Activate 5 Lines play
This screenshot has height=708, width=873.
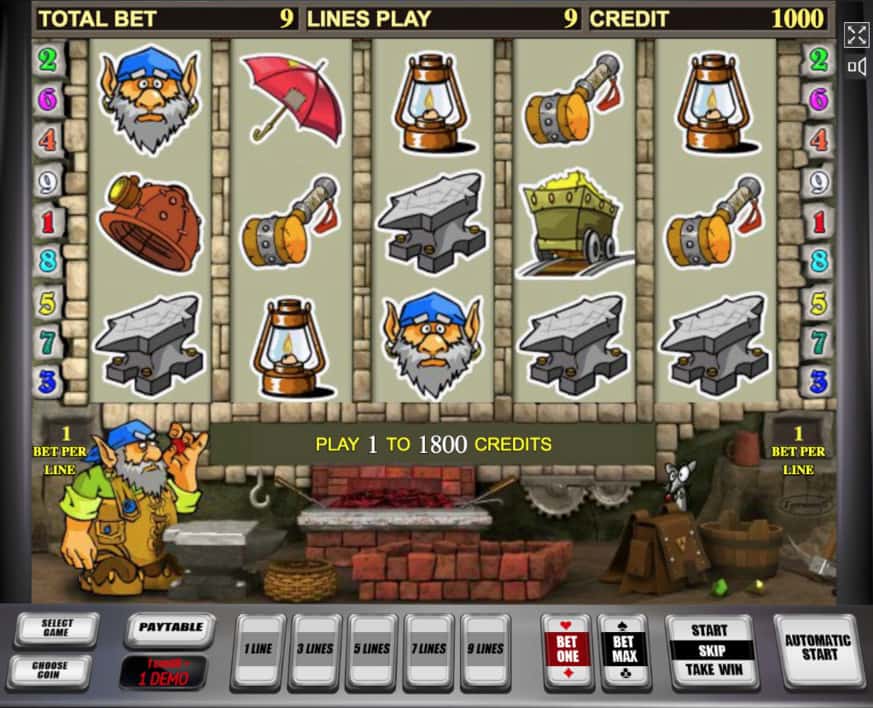374,650
